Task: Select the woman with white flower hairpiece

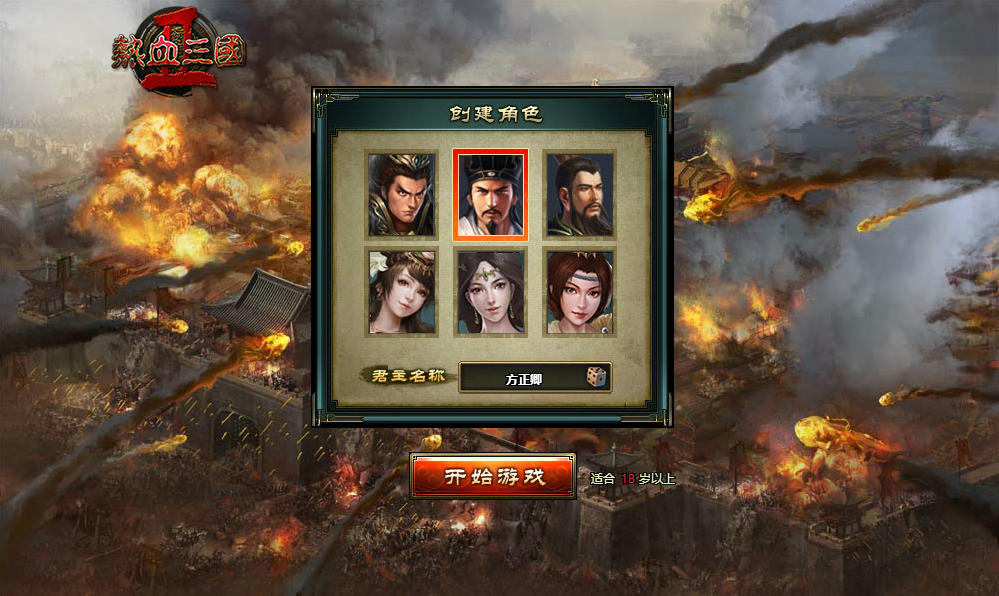Action: 401,292
